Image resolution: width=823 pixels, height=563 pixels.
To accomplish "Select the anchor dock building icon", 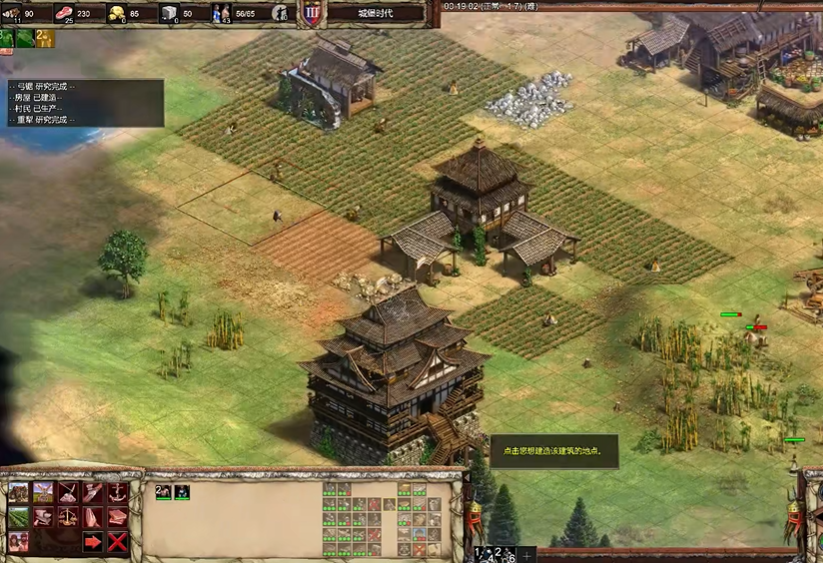I will [117, 492].
